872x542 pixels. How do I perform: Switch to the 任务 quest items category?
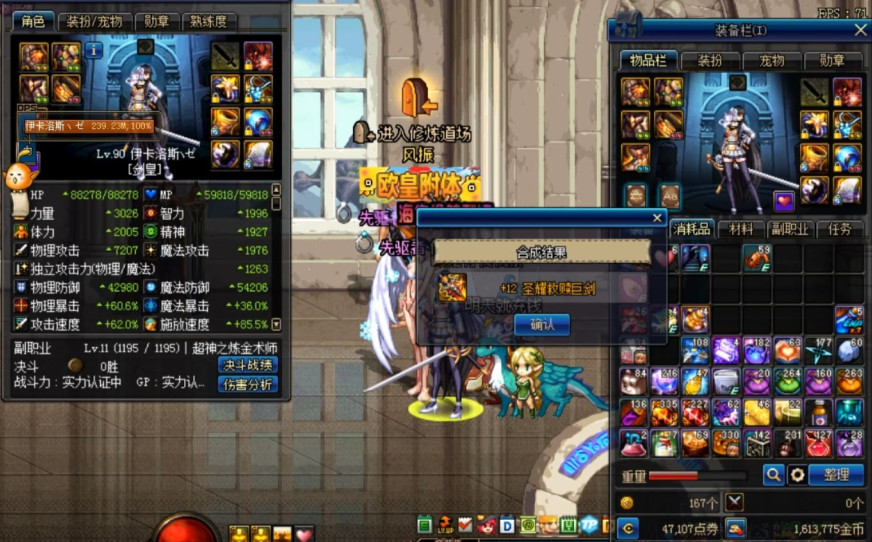point(840,229)
